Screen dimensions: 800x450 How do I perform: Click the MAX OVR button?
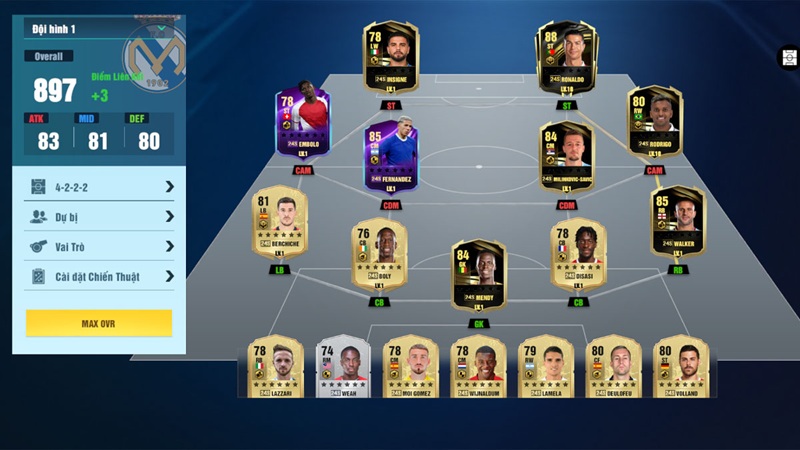tap(99, 324)
